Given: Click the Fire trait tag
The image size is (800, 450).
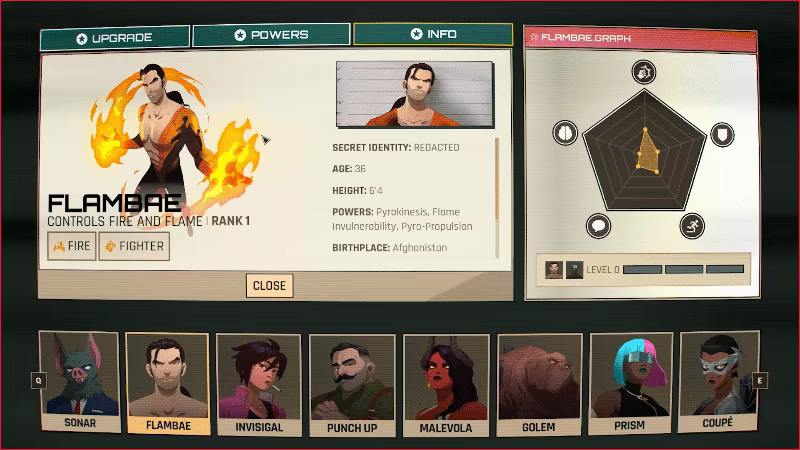Looking at the screenshot, I should 72,245.
